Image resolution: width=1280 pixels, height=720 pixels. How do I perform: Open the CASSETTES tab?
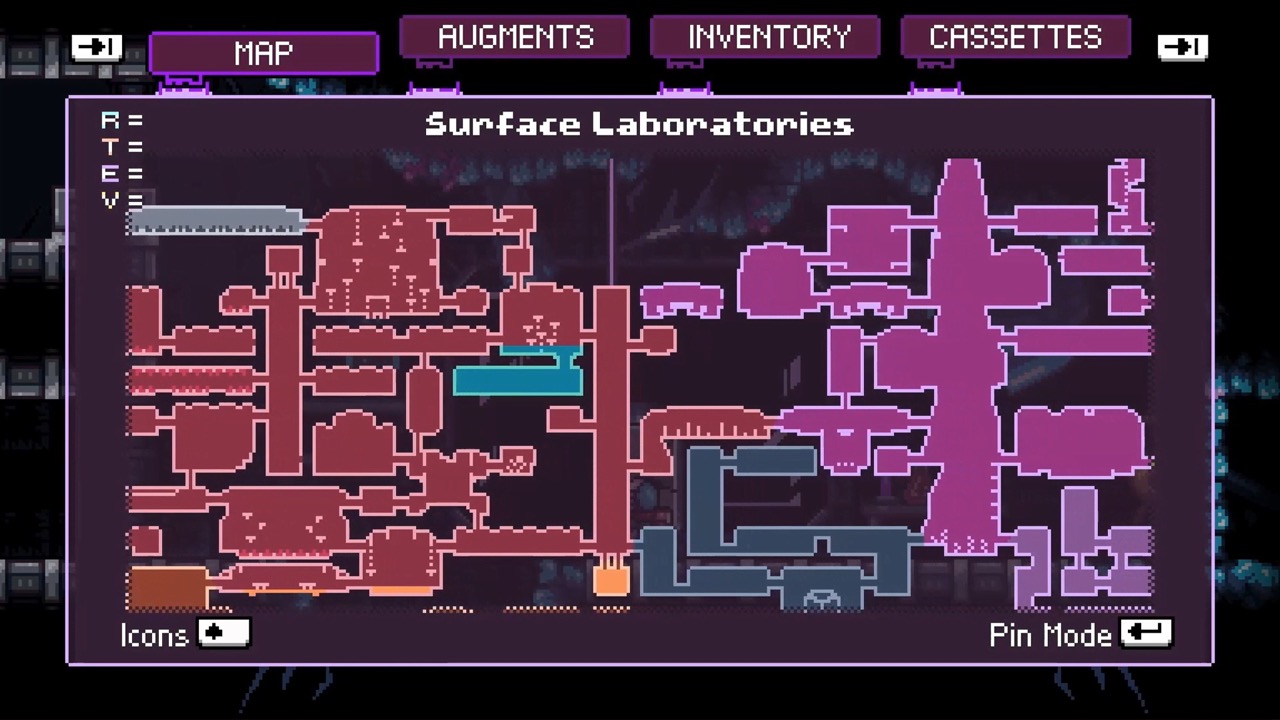[1015, 37]
